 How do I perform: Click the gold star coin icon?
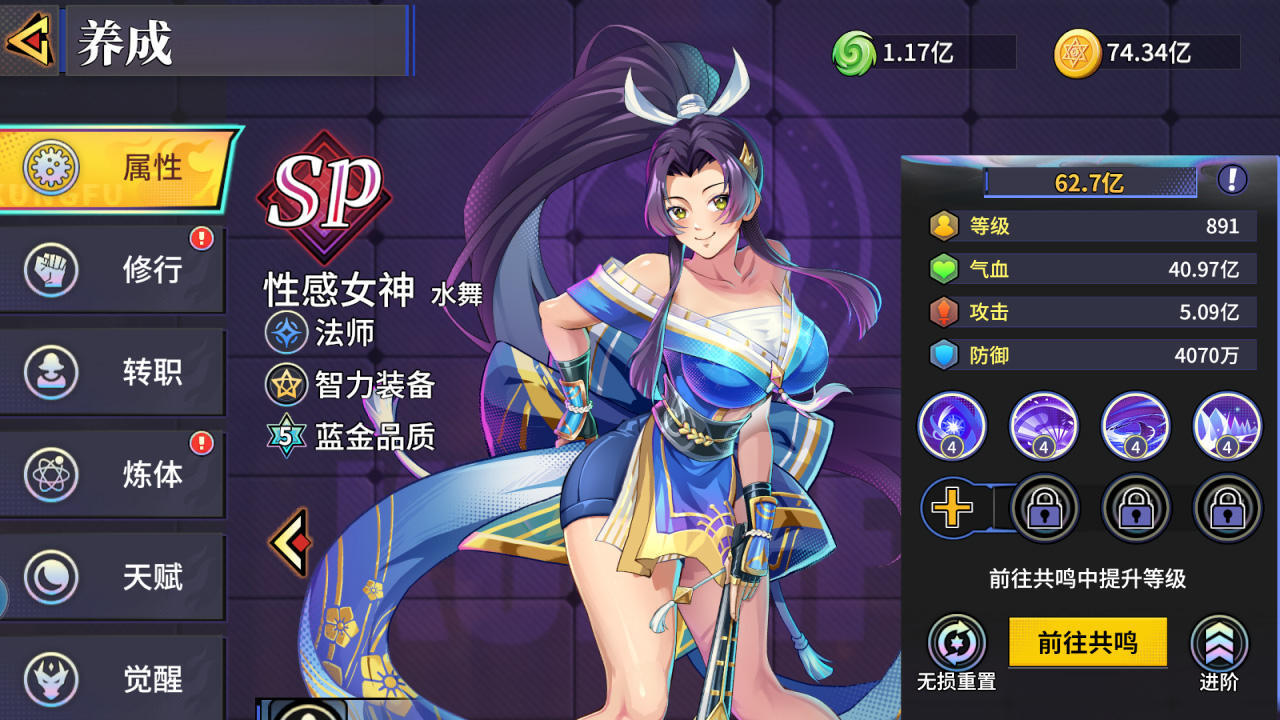point(1077,53)
